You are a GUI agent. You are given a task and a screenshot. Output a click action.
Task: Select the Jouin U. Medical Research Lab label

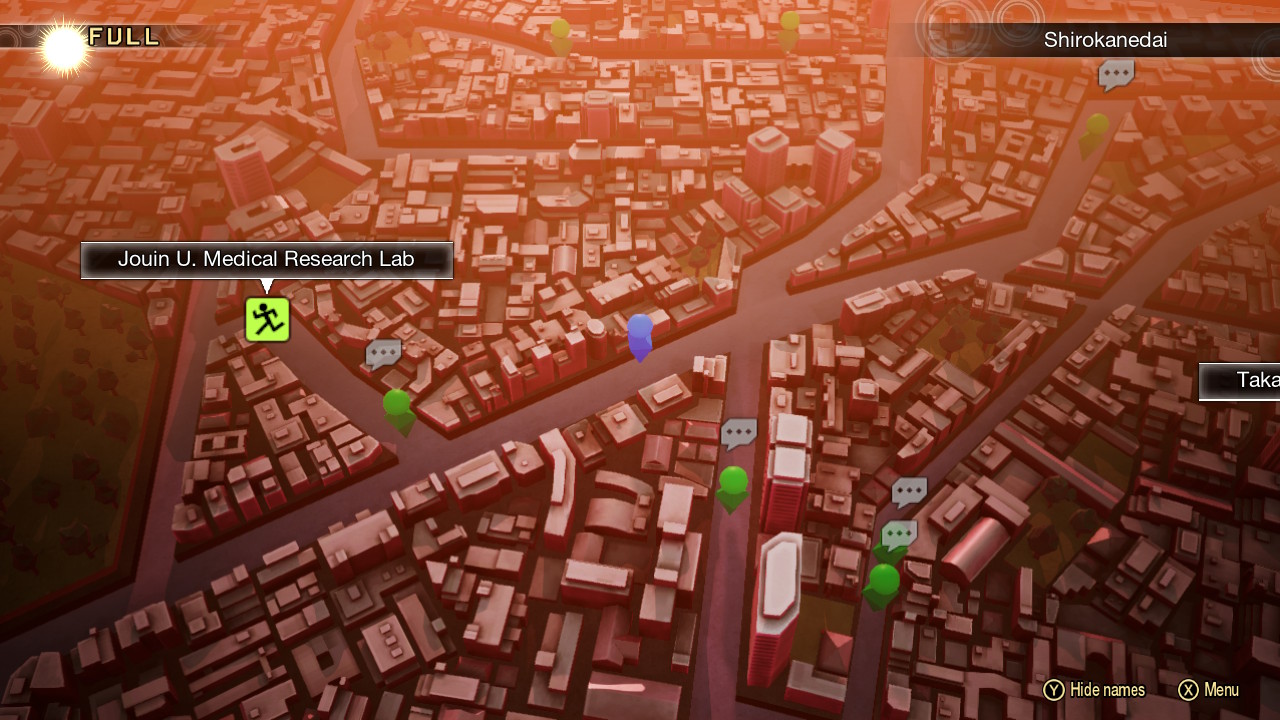[x=266, y=260]
